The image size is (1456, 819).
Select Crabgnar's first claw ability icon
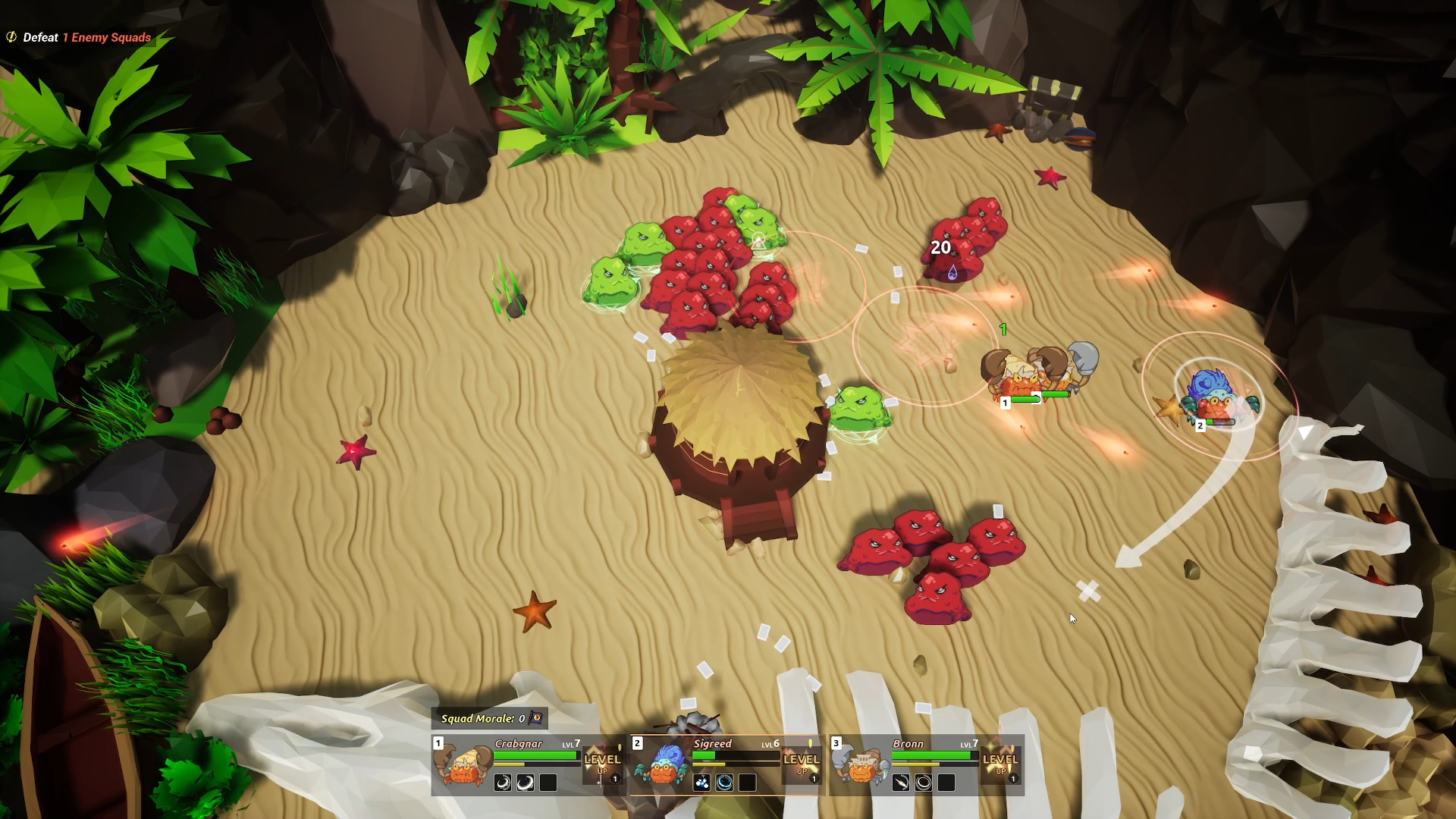(504, 784)
